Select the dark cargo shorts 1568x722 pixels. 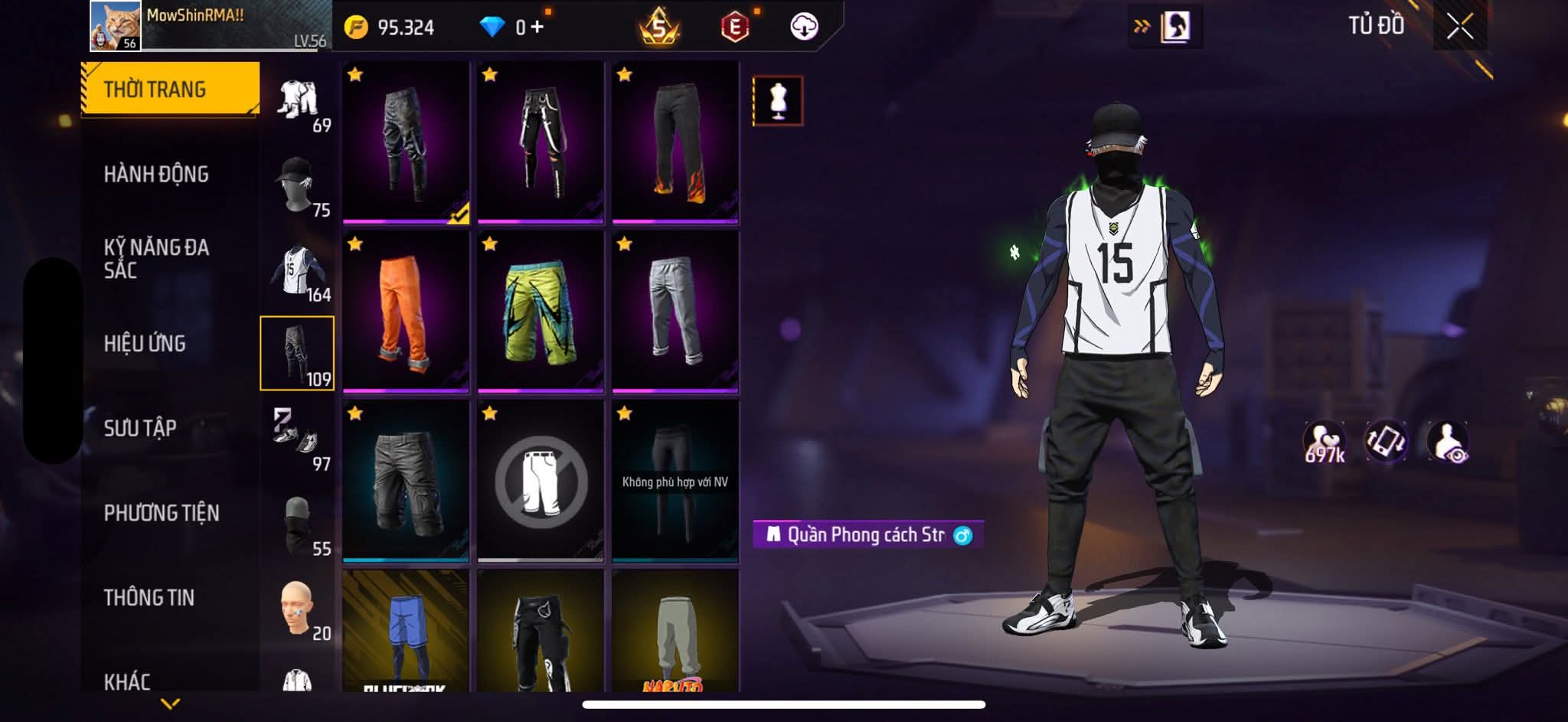click(405, 481)
